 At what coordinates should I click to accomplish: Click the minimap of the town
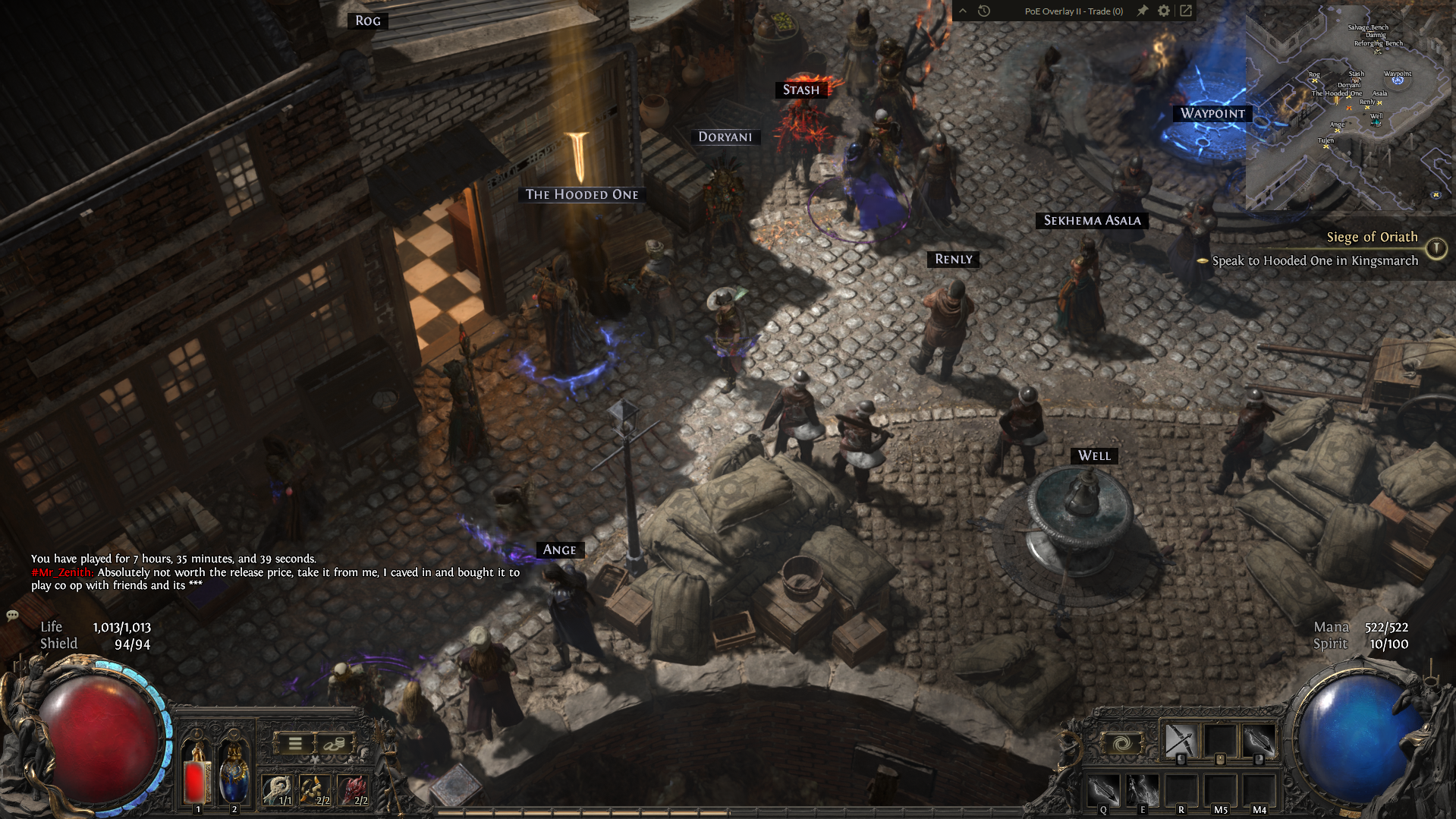point(1349,106)
